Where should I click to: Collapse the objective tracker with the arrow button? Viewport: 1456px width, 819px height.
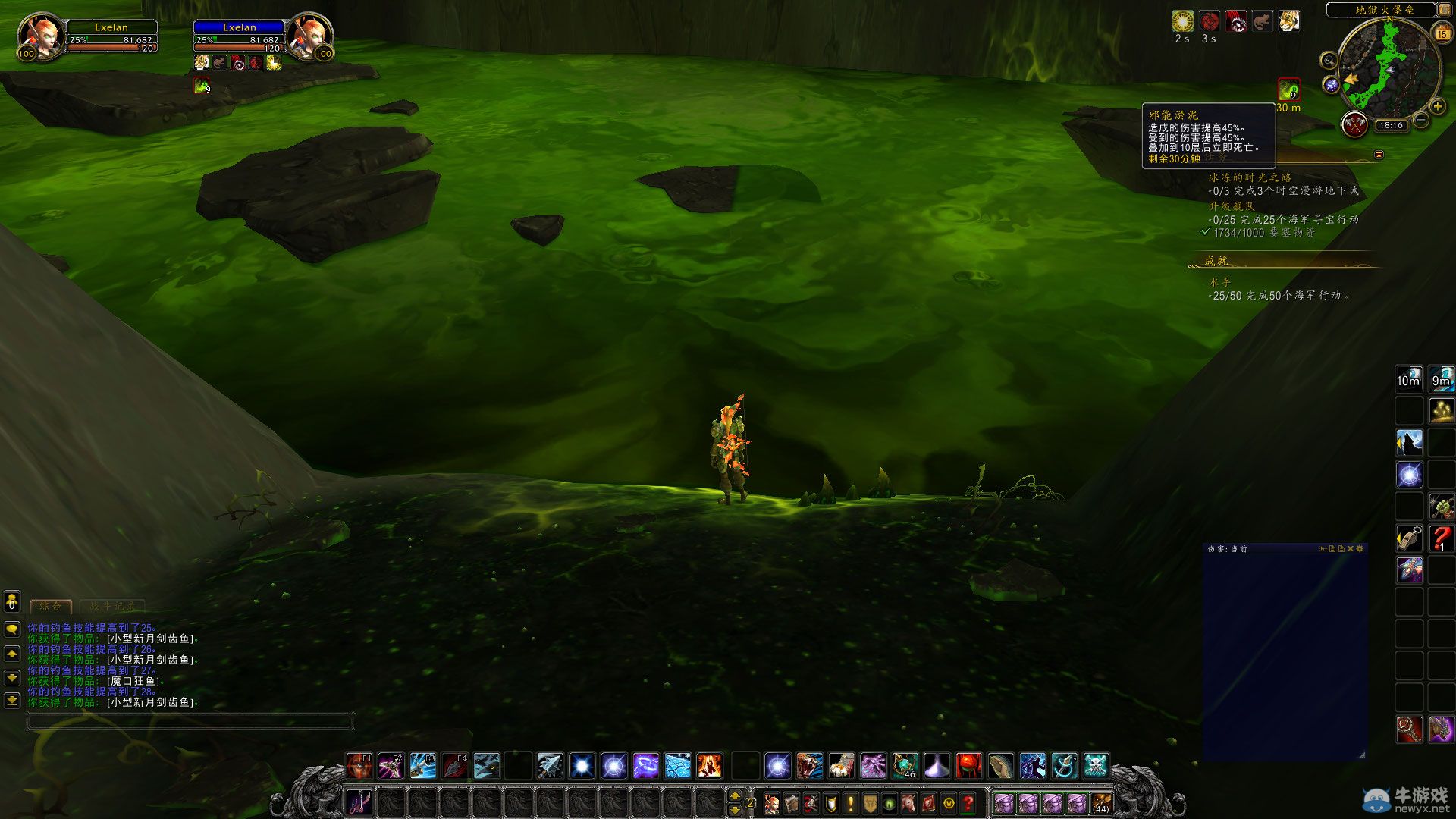pos(1379,155)
